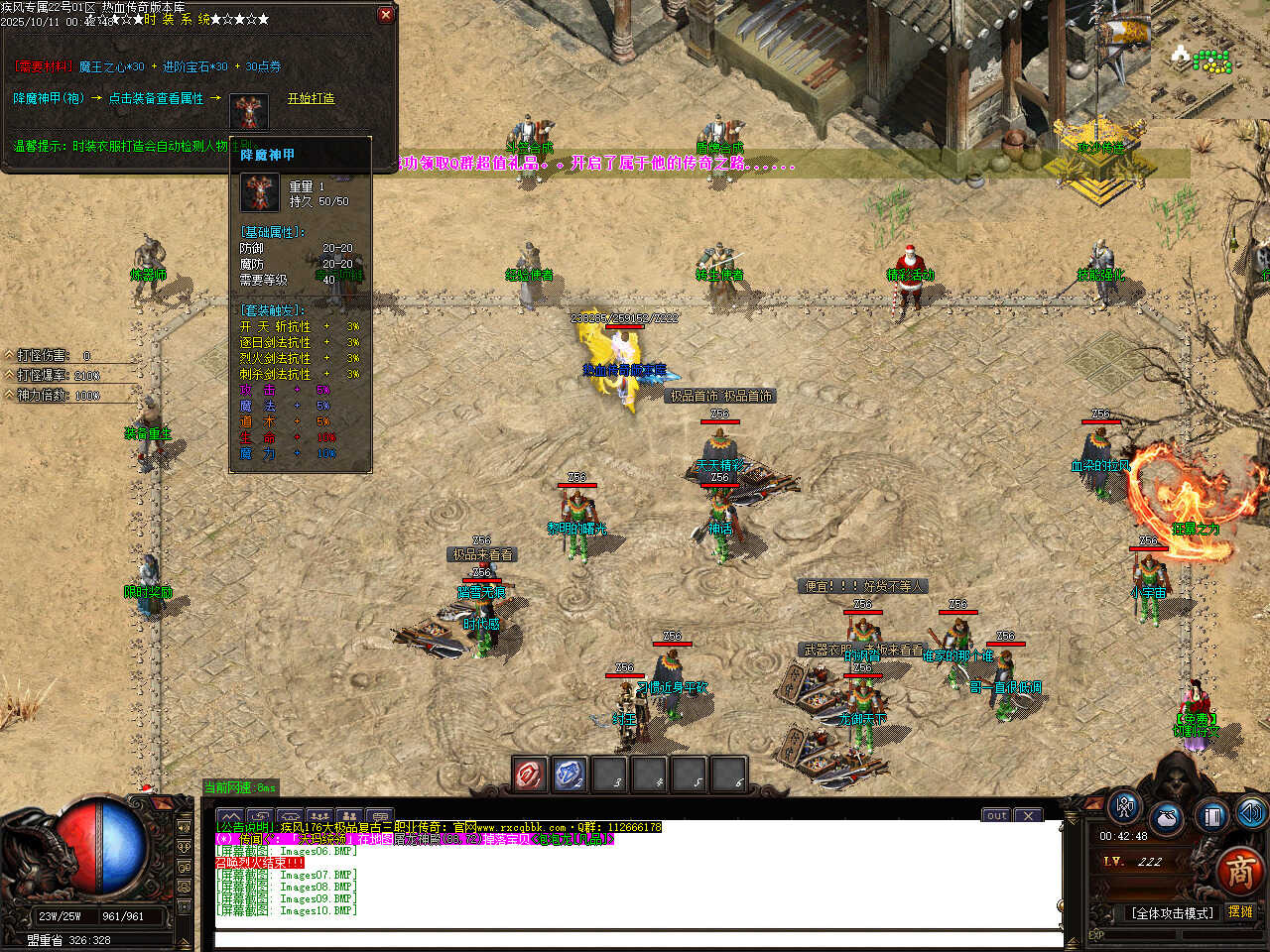This screenshot has width=1270, height=952.
Task: Open the skill book icon
Action: coord(1211,816)
